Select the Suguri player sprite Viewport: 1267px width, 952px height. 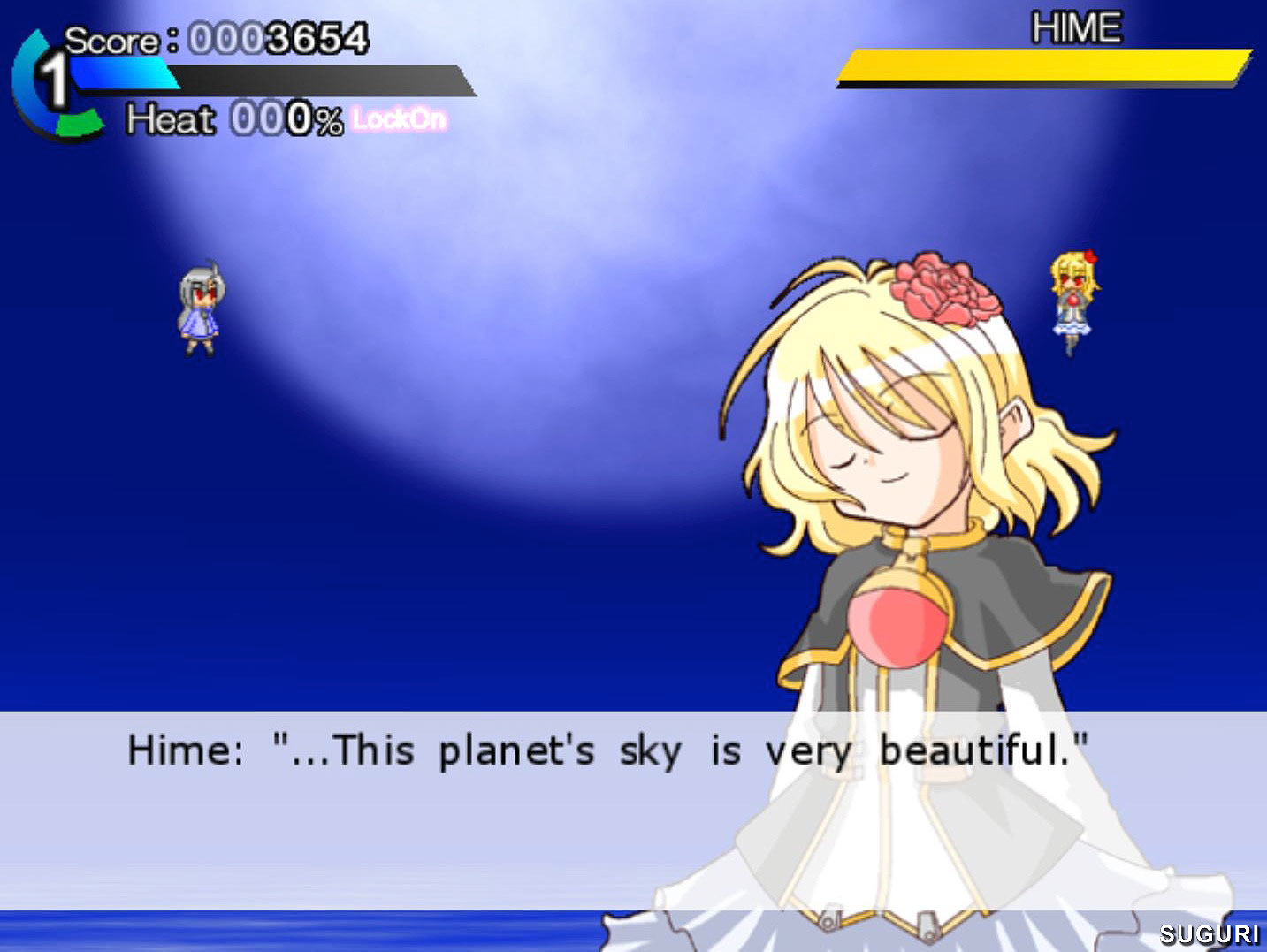[202, 309]
